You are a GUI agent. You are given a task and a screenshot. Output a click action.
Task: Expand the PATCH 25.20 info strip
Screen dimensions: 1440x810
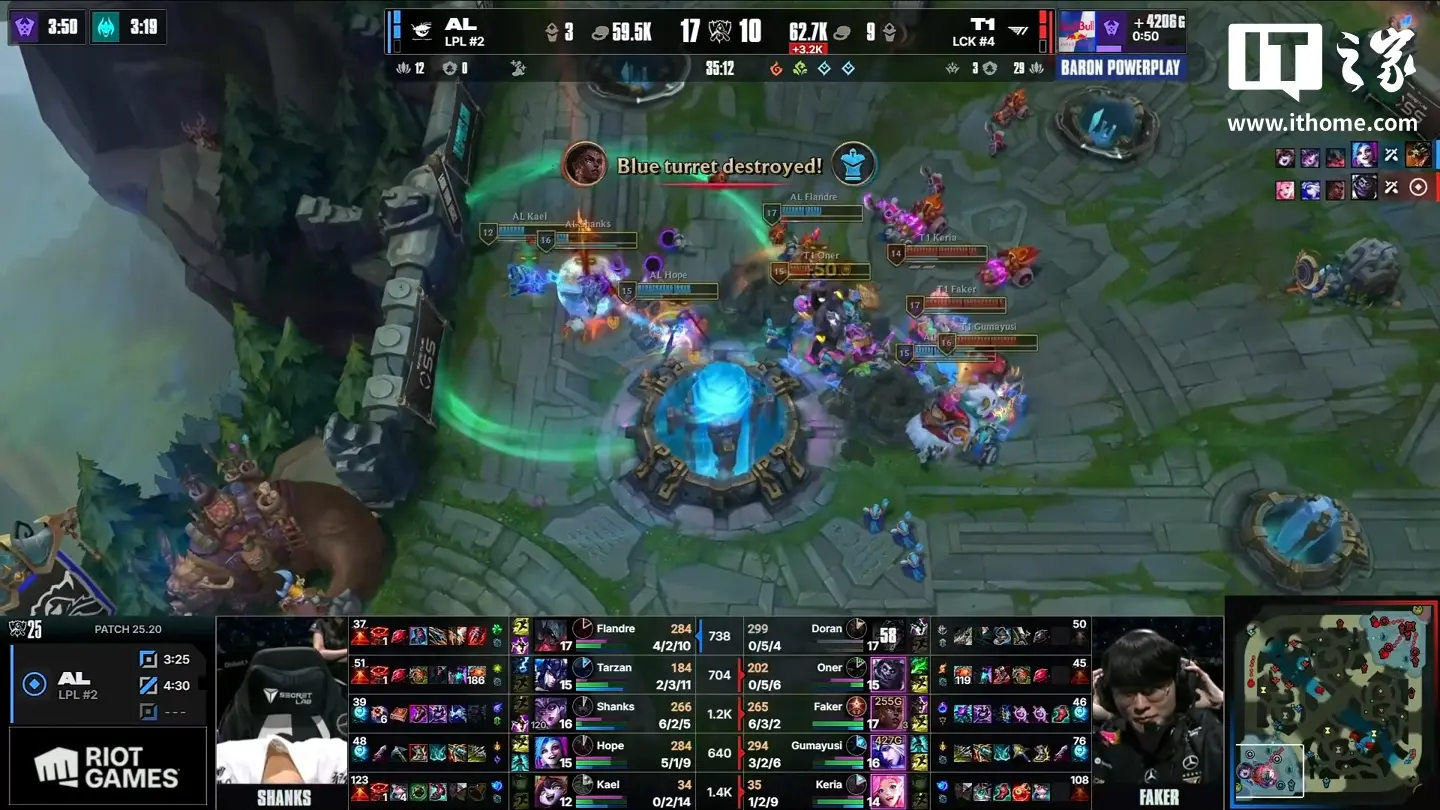130,631
